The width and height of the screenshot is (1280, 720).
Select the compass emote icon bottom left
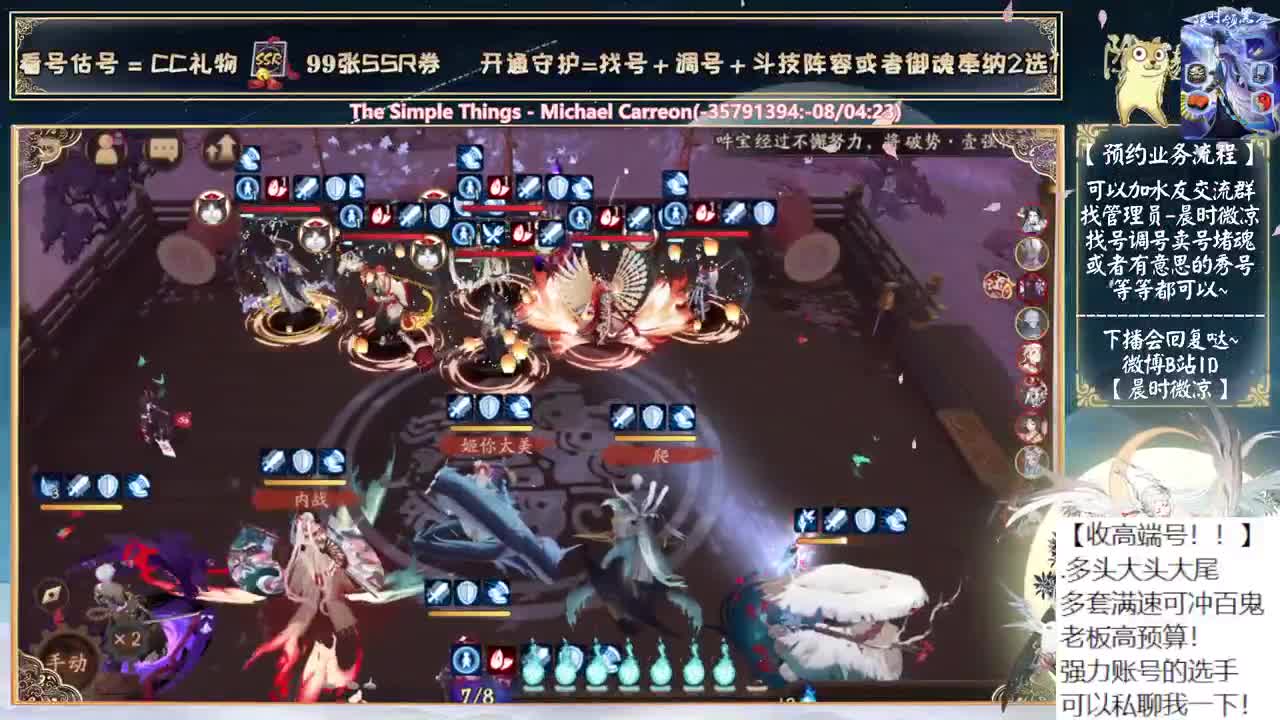click(53, 596)
